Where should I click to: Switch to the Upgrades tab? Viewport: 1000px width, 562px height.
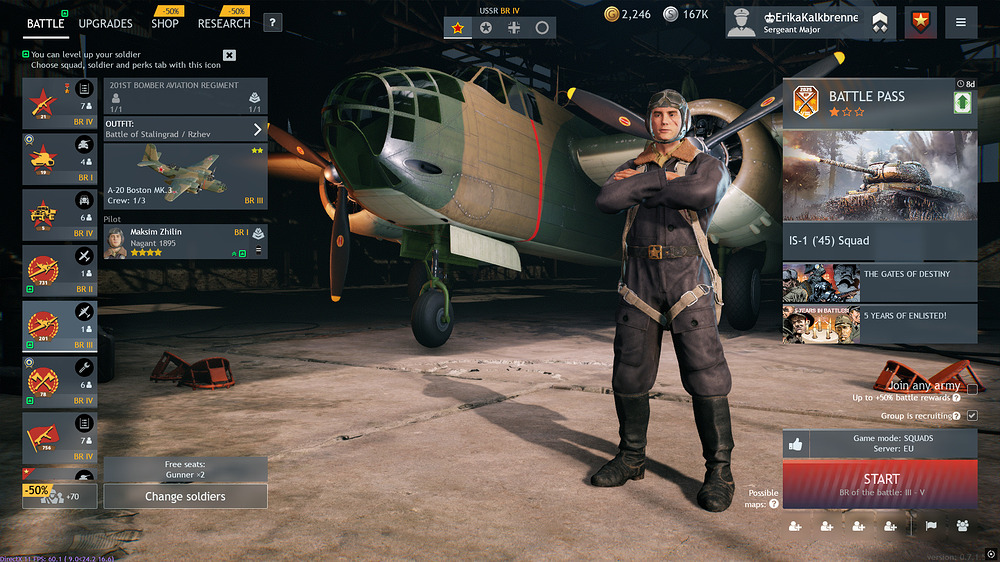(105, 23)
